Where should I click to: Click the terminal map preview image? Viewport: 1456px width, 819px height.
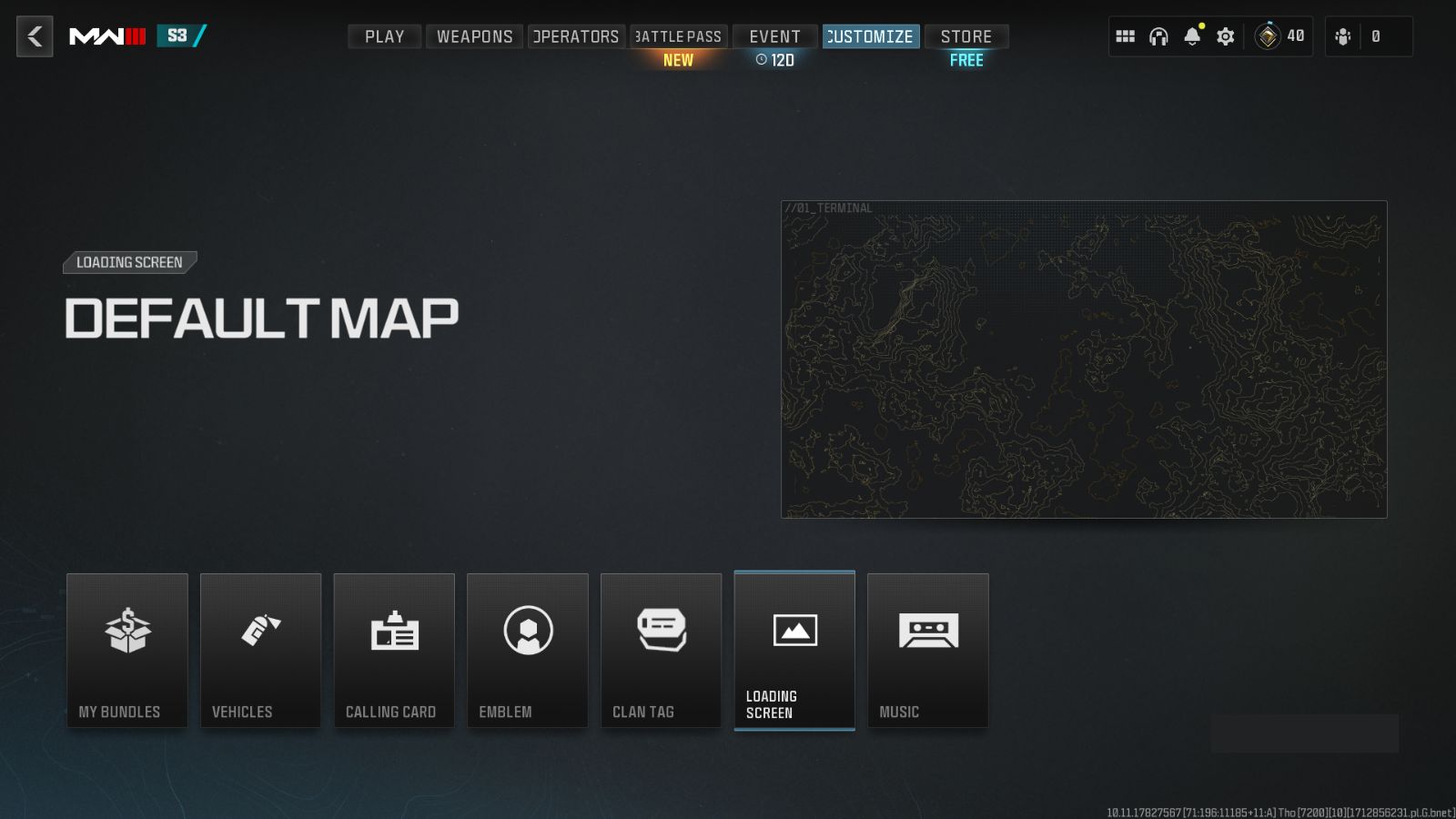[x=1085, y=359]
